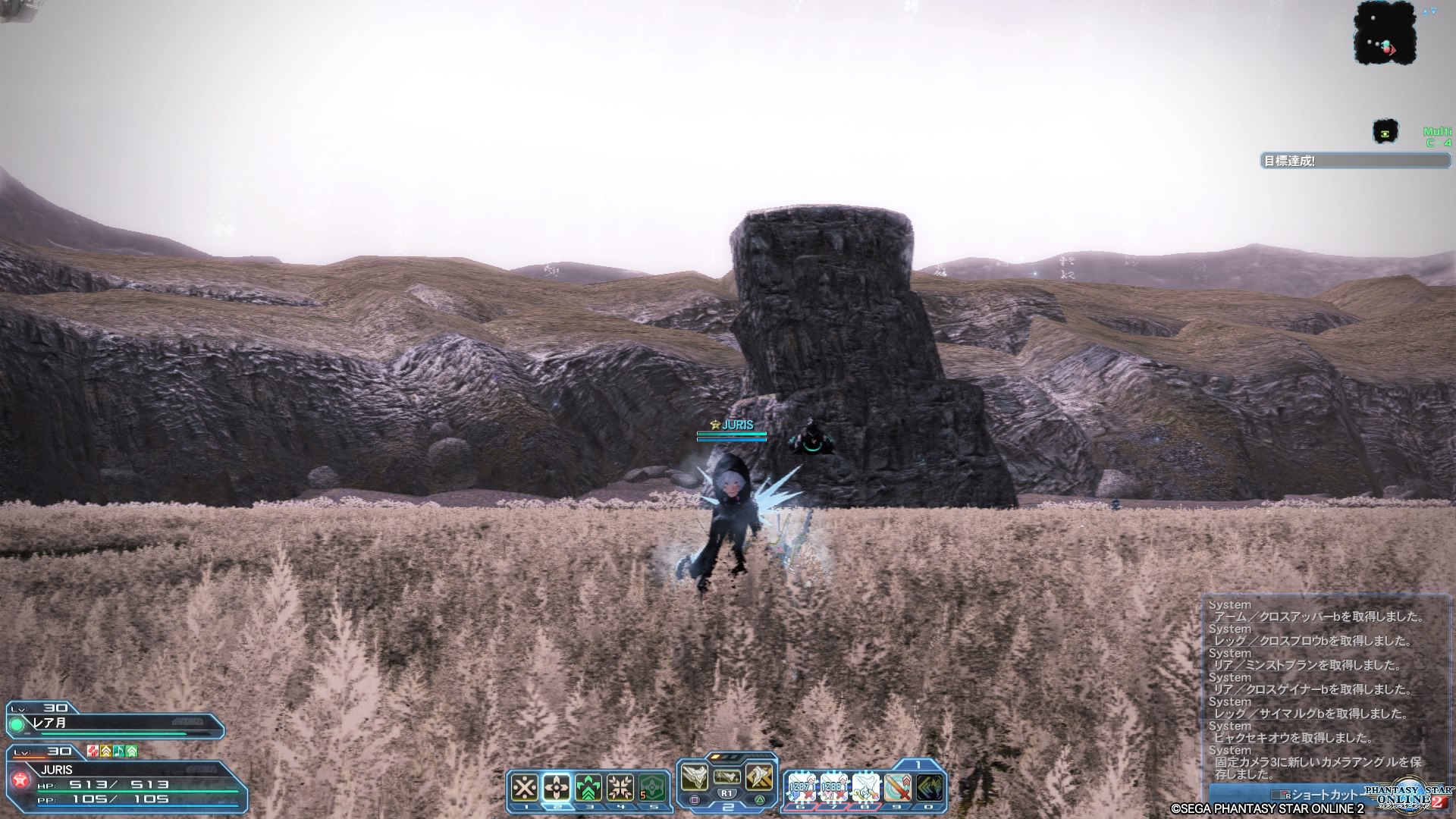The image size is (1456, 819).
Task: Click the small triangle arrows beside the minimap
Action: click(1429, 12)
